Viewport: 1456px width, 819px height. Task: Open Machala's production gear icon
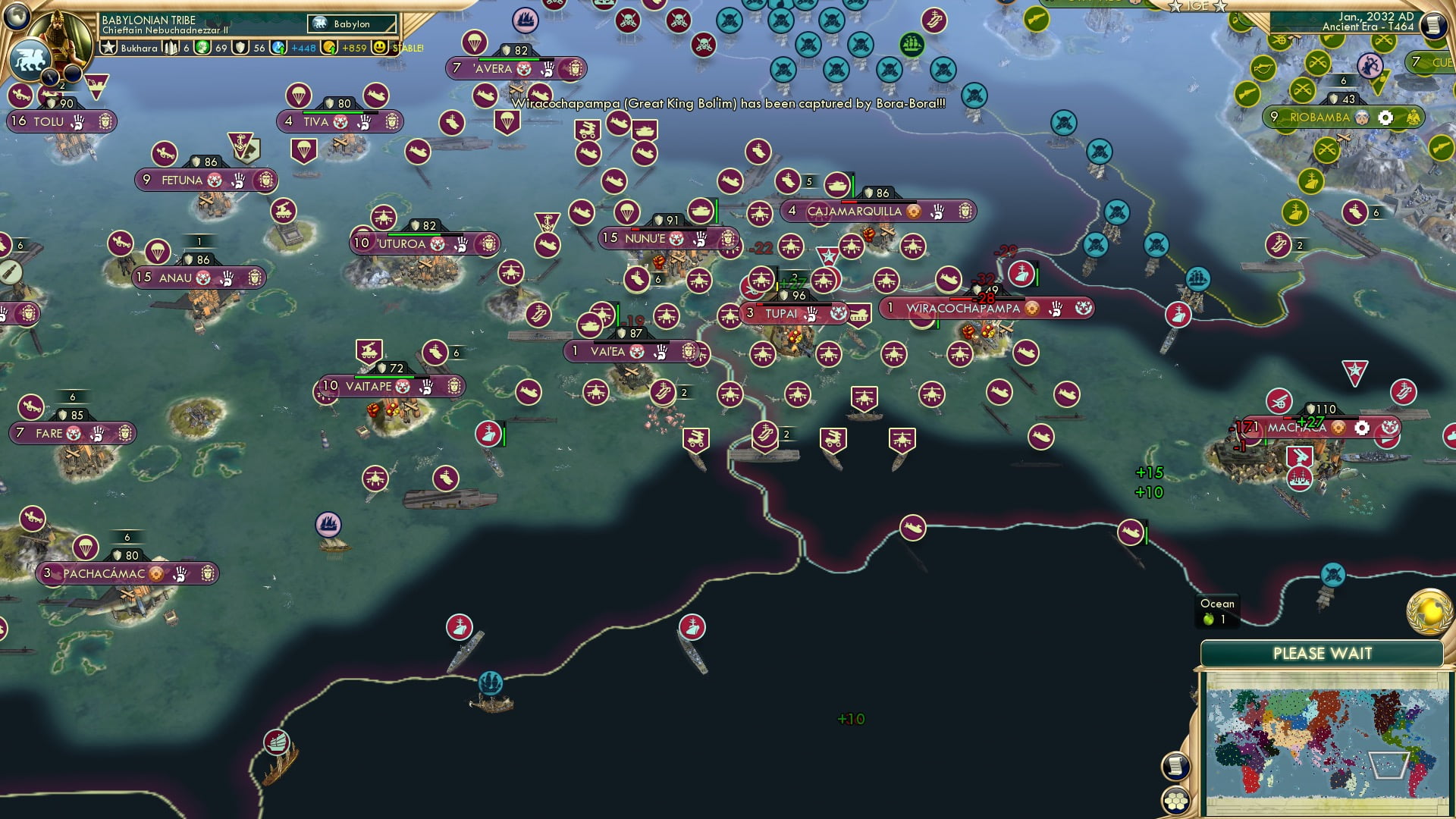click(x=1361, y=428)
